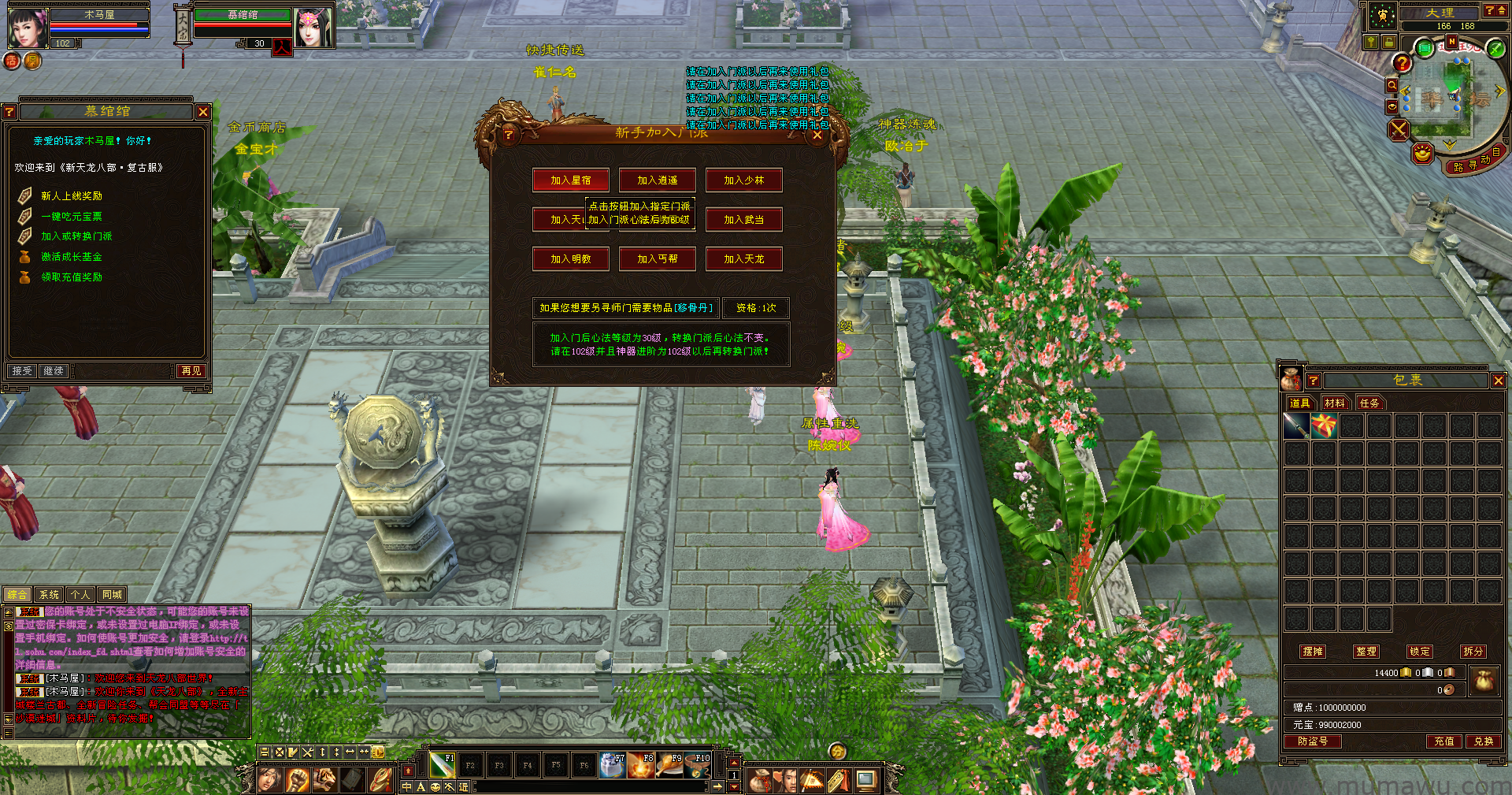Open the 充值 recharge button

click(1443, 741)
